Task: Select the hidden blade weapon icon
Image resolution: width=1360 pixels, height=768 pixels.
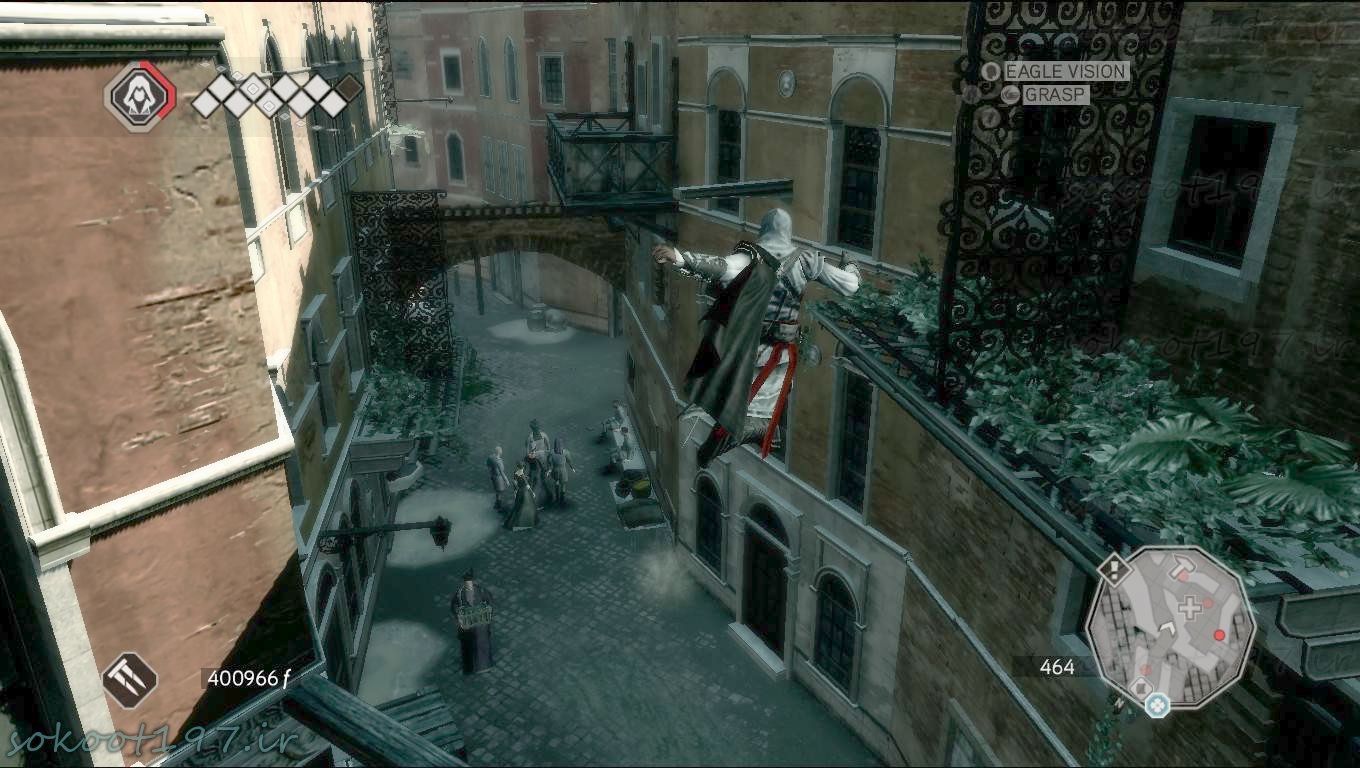Action: (x=130, y=680)
